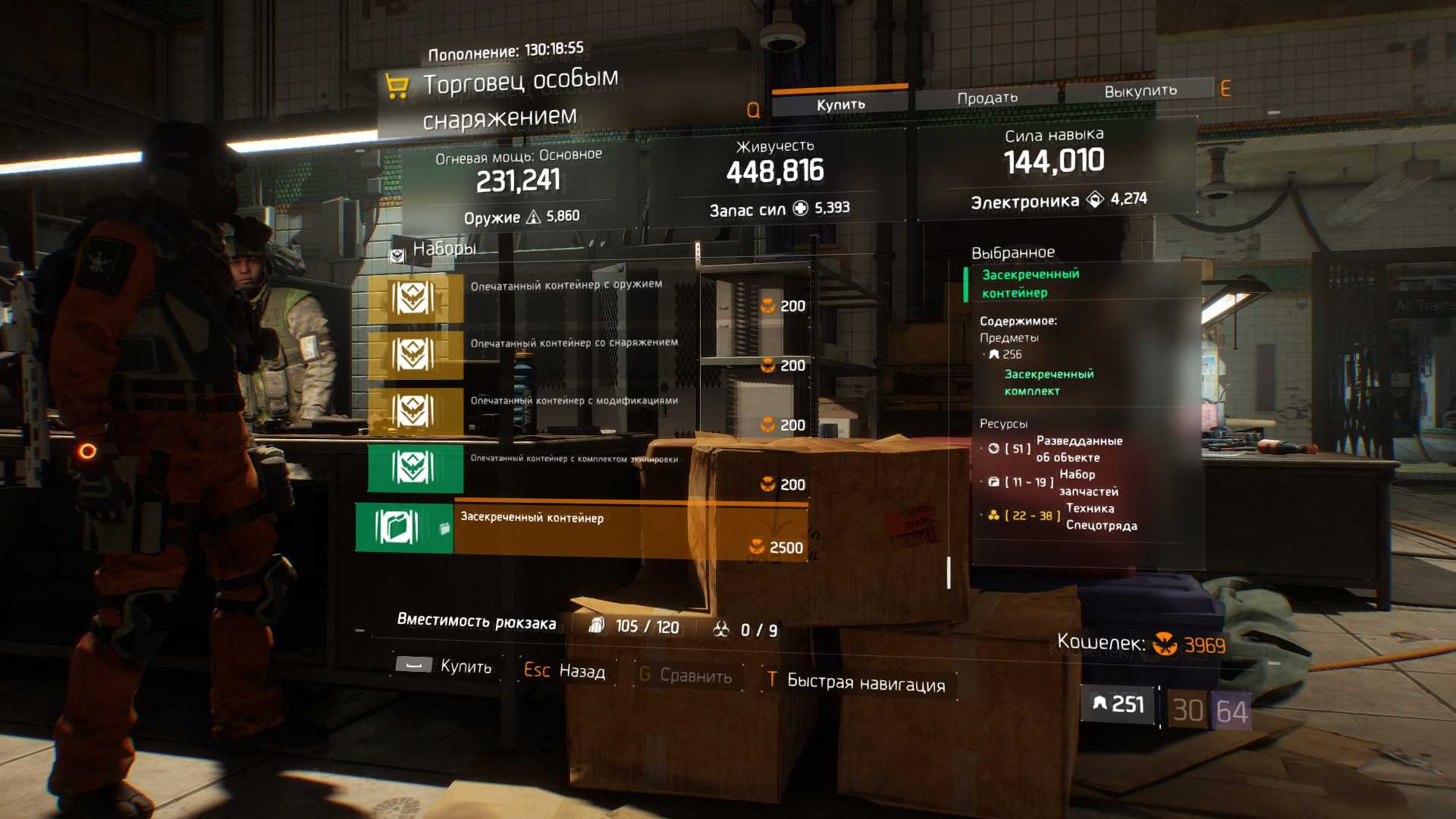Screen dimensions: 1456x819
Task: Go back with the Назад button
Action: (566, 671)
